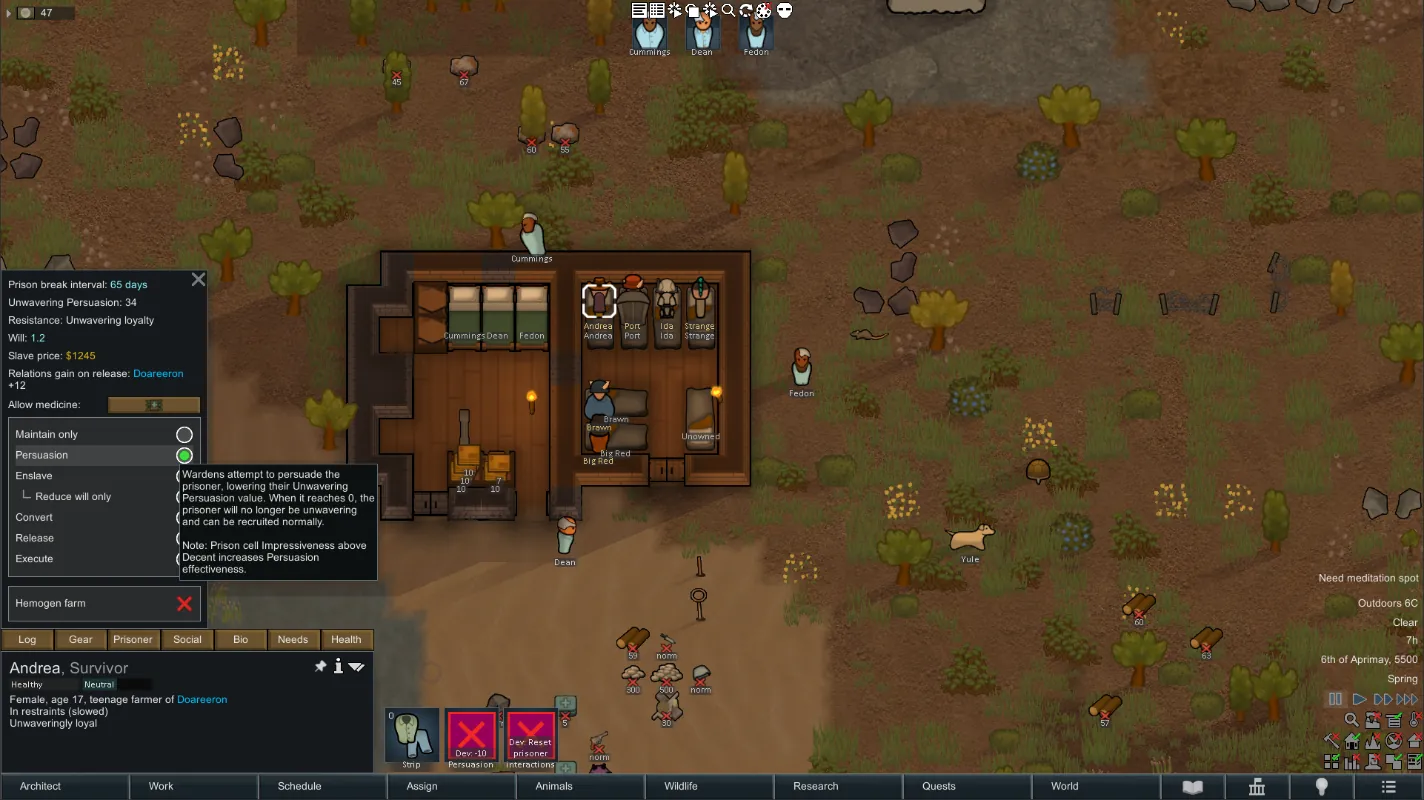Choose the Persuasion interaction mode
This screenshot has height=800, width=1424.
184,455
